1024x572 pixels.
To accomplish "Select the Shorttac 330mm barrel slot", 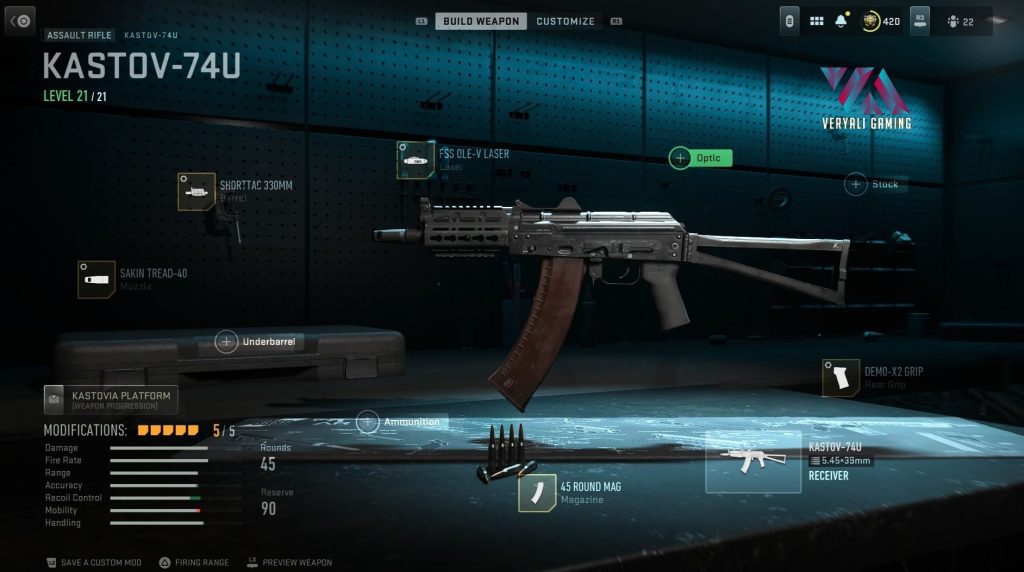I will [196, 191].
